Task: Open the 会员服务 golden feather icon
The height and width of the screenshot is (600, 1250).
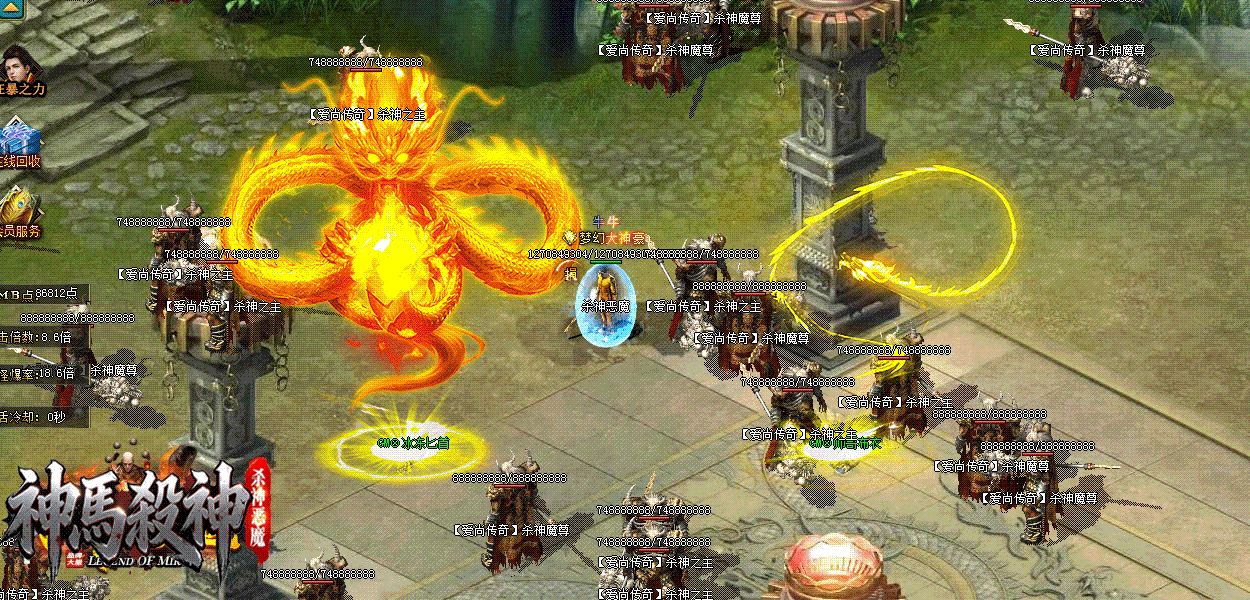Action: [18, 206]
